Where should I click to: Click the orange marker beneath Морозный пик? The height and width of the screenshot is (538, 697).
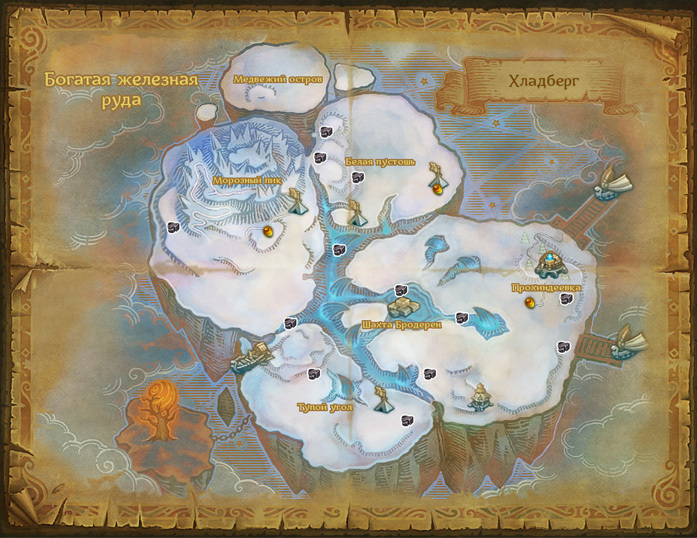click(268, 231)
